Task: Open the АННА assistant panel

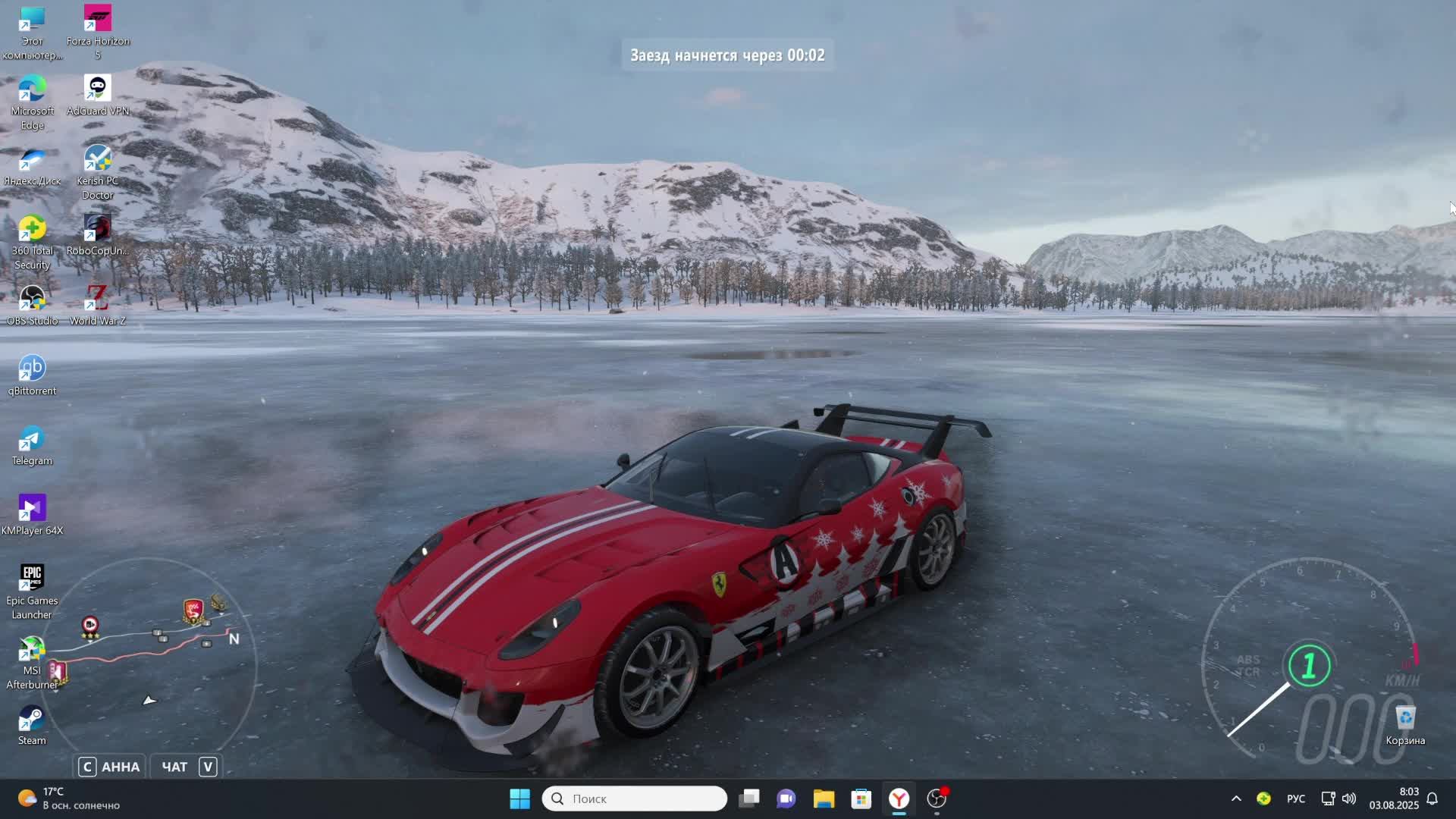Action: [110, 767]
